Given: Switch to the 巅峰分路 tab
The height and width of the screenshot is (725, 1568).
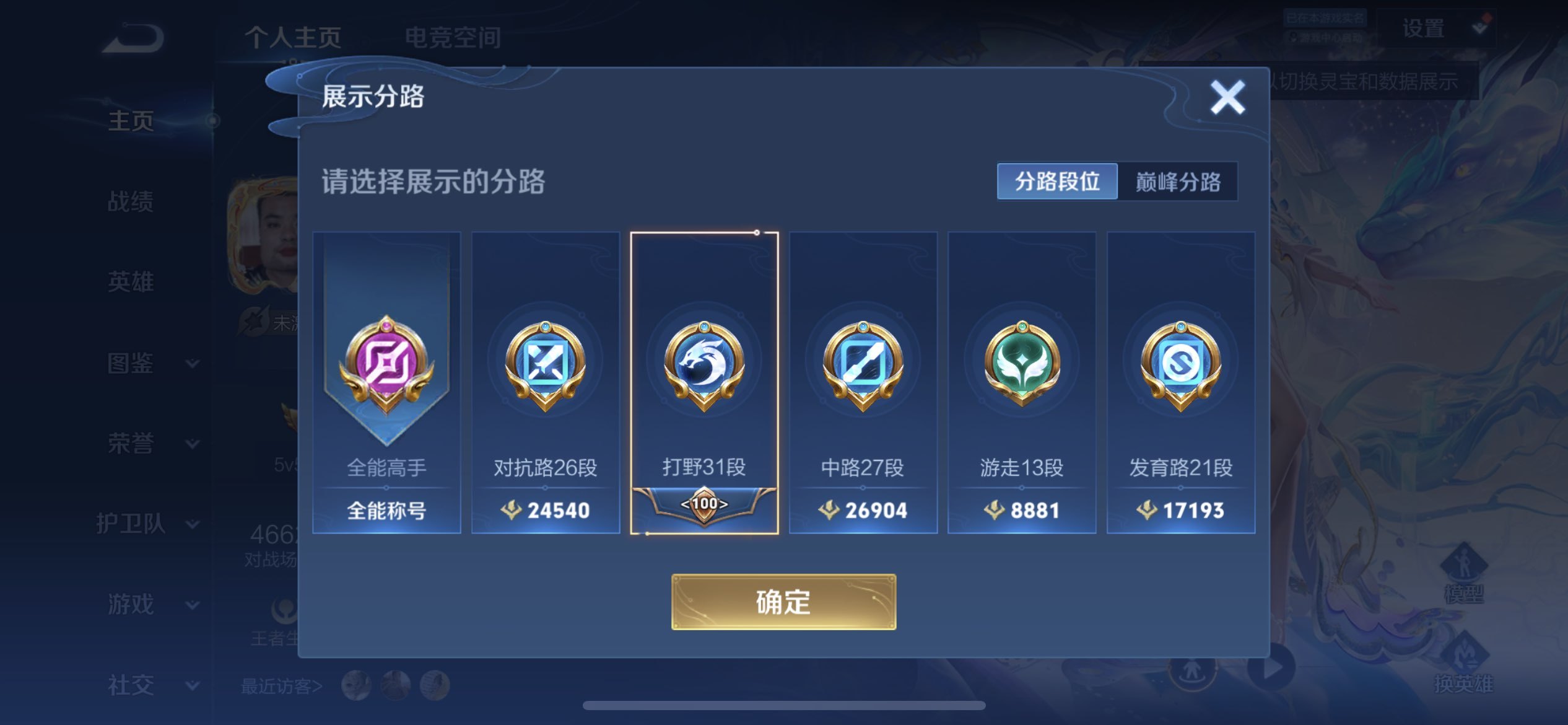Looking at the screenshot, I should (1178, 182).
